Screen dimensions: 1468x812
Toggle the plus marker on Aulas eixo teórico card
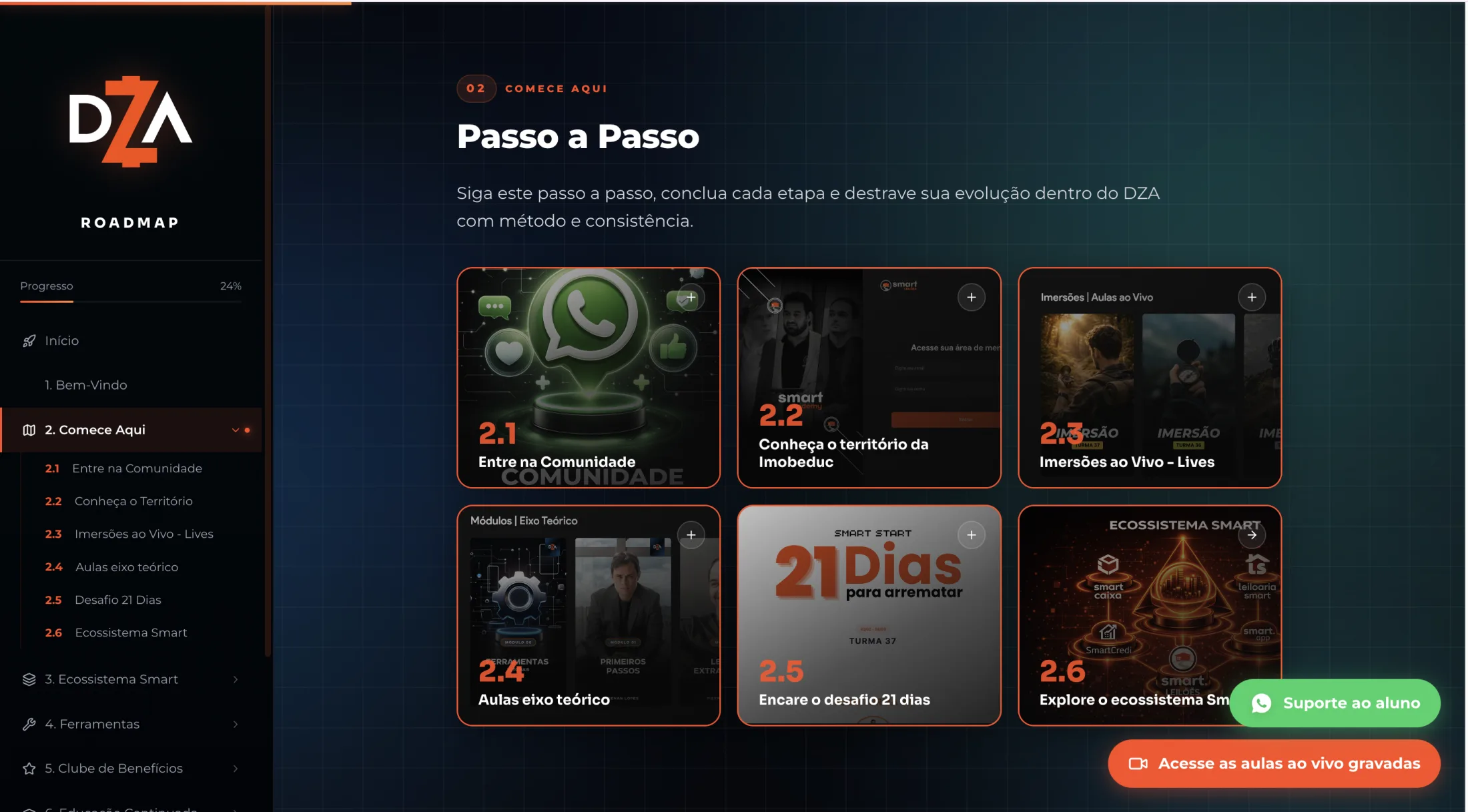click(691, 534)
